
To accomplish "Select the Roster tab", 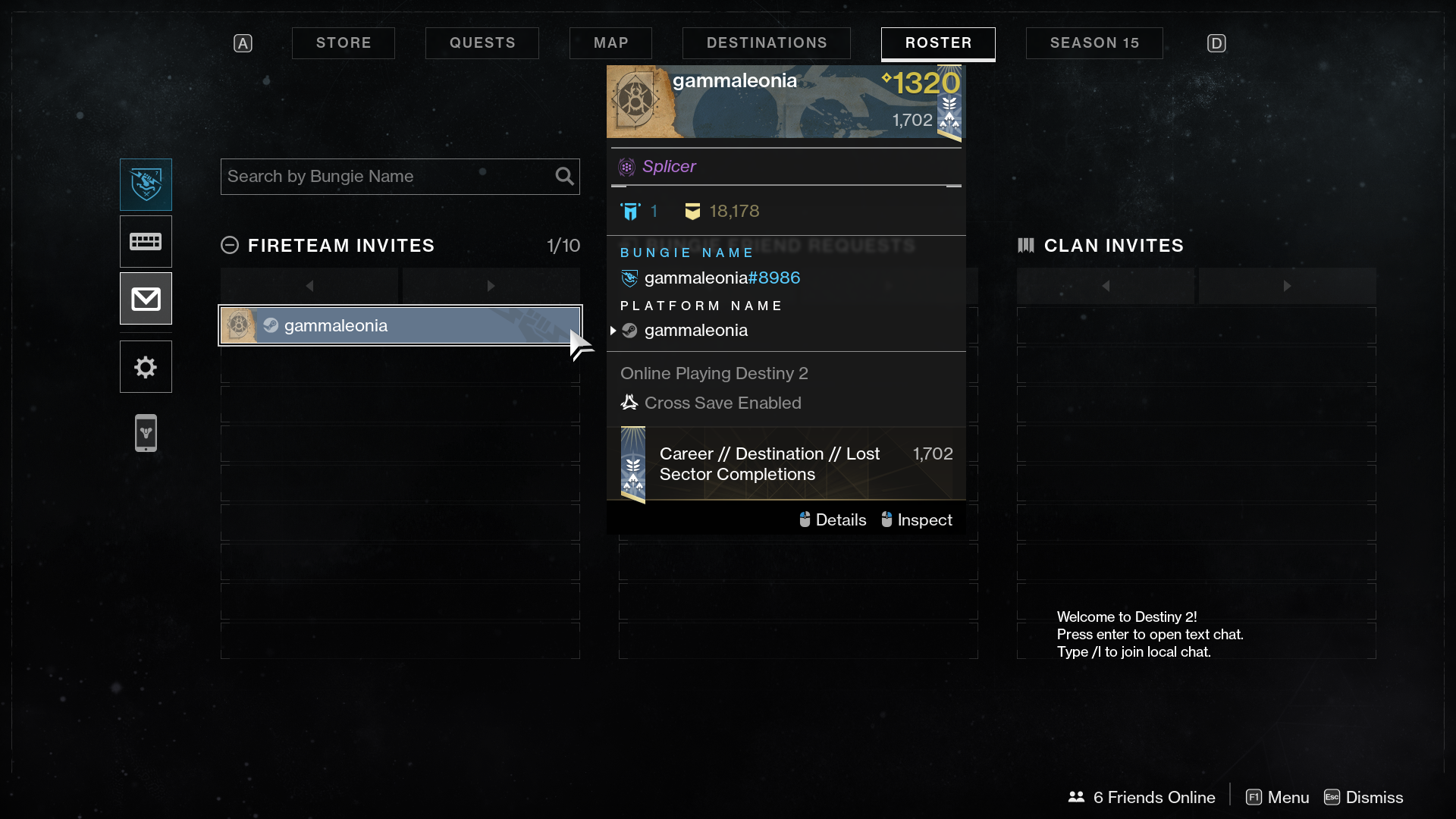I will (938, 43).
